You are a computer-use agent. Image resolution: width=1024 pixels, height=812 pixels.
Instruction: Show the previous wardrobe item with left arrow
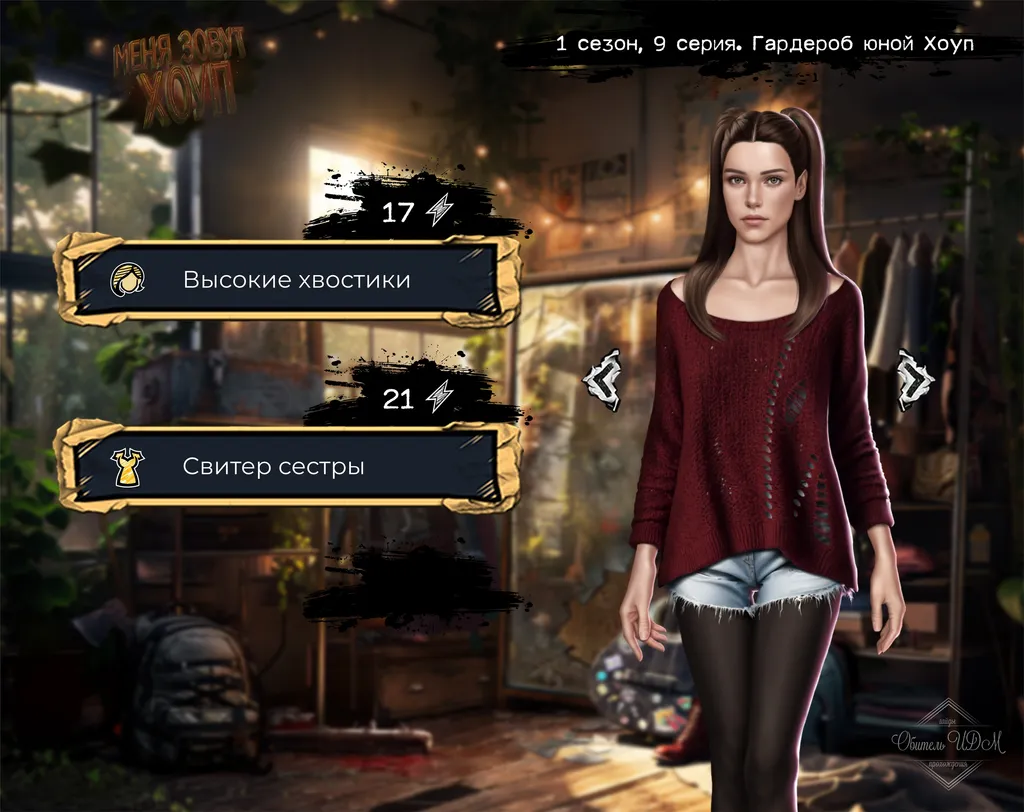(604, 379)
